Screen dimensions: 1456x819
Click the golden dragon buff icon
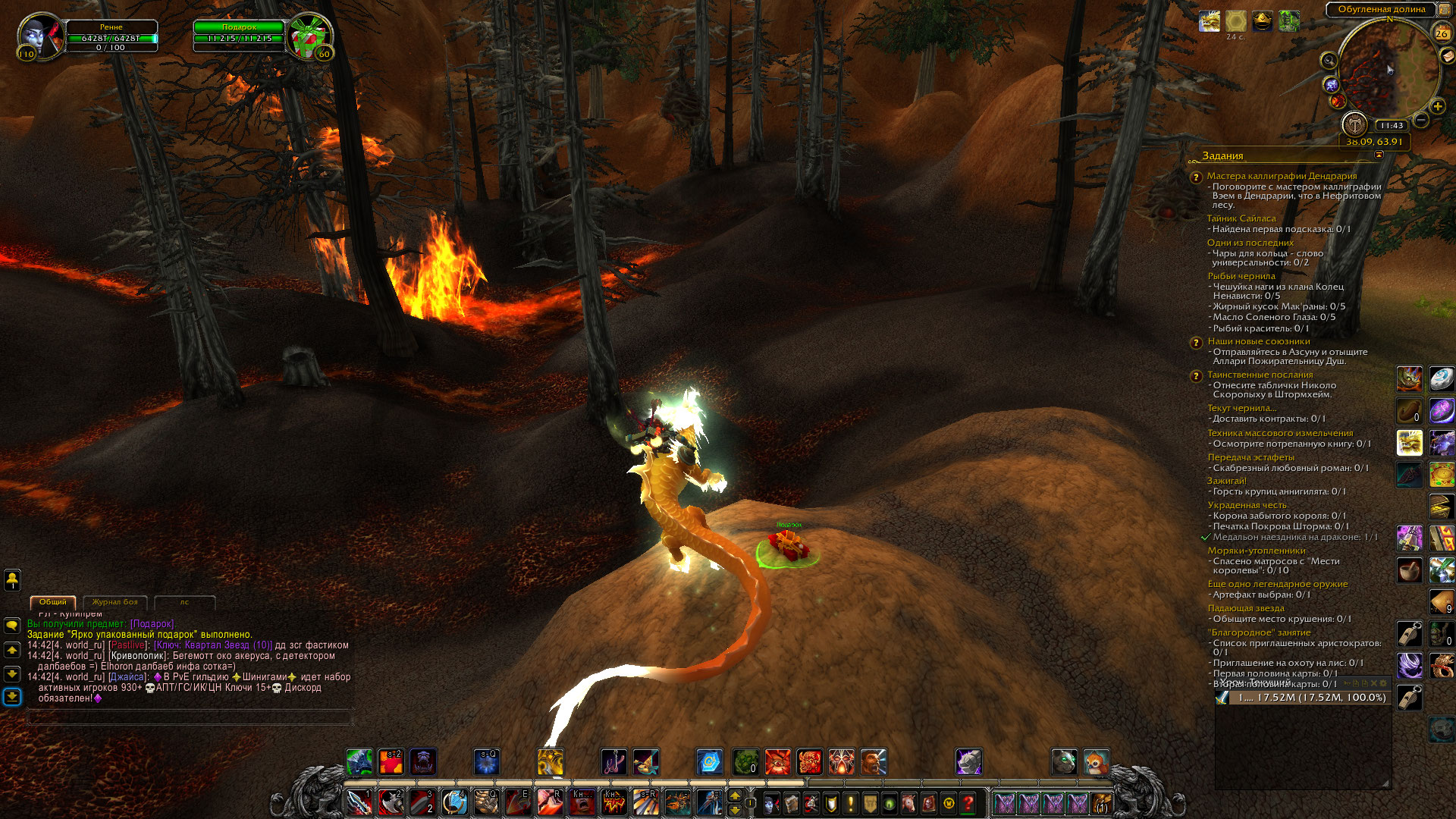1210,21
